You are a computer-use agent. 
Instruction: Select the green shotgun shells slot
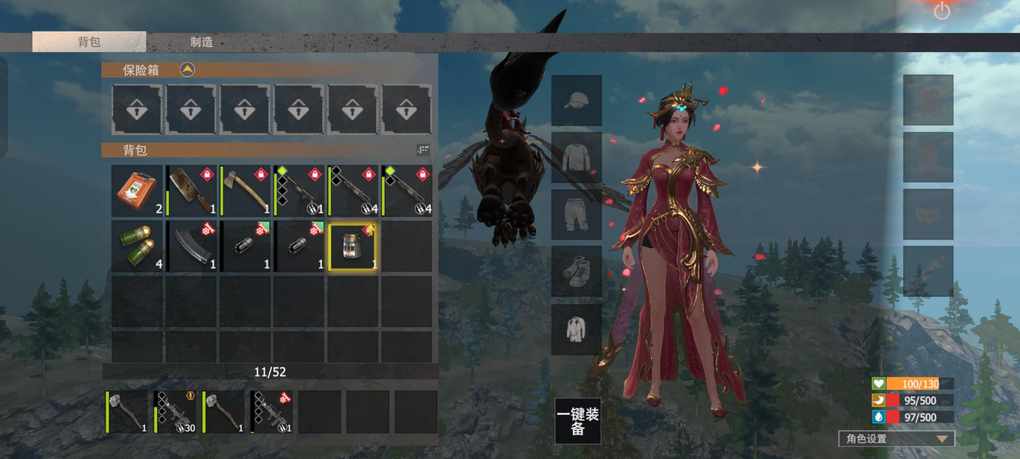tap(136, 246)
